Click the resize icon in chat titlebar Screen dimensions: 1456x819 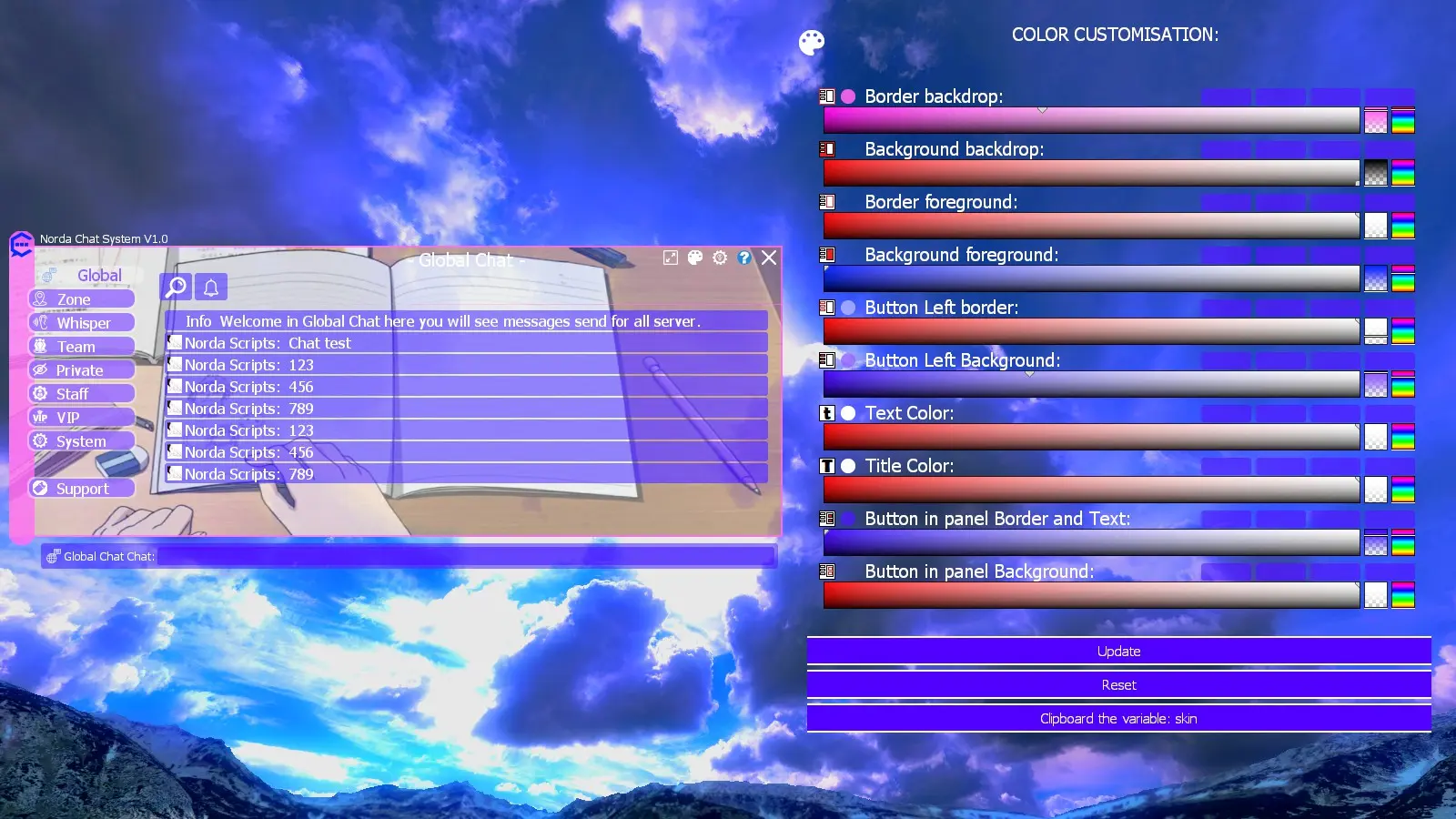pos(671,258)
